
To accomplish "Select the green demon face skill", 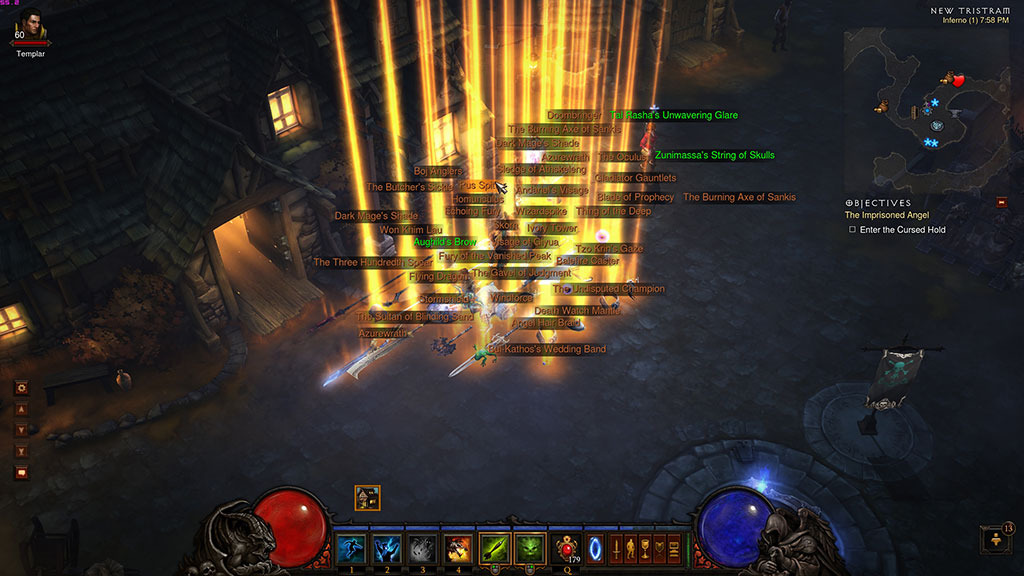I will (530, 548).
